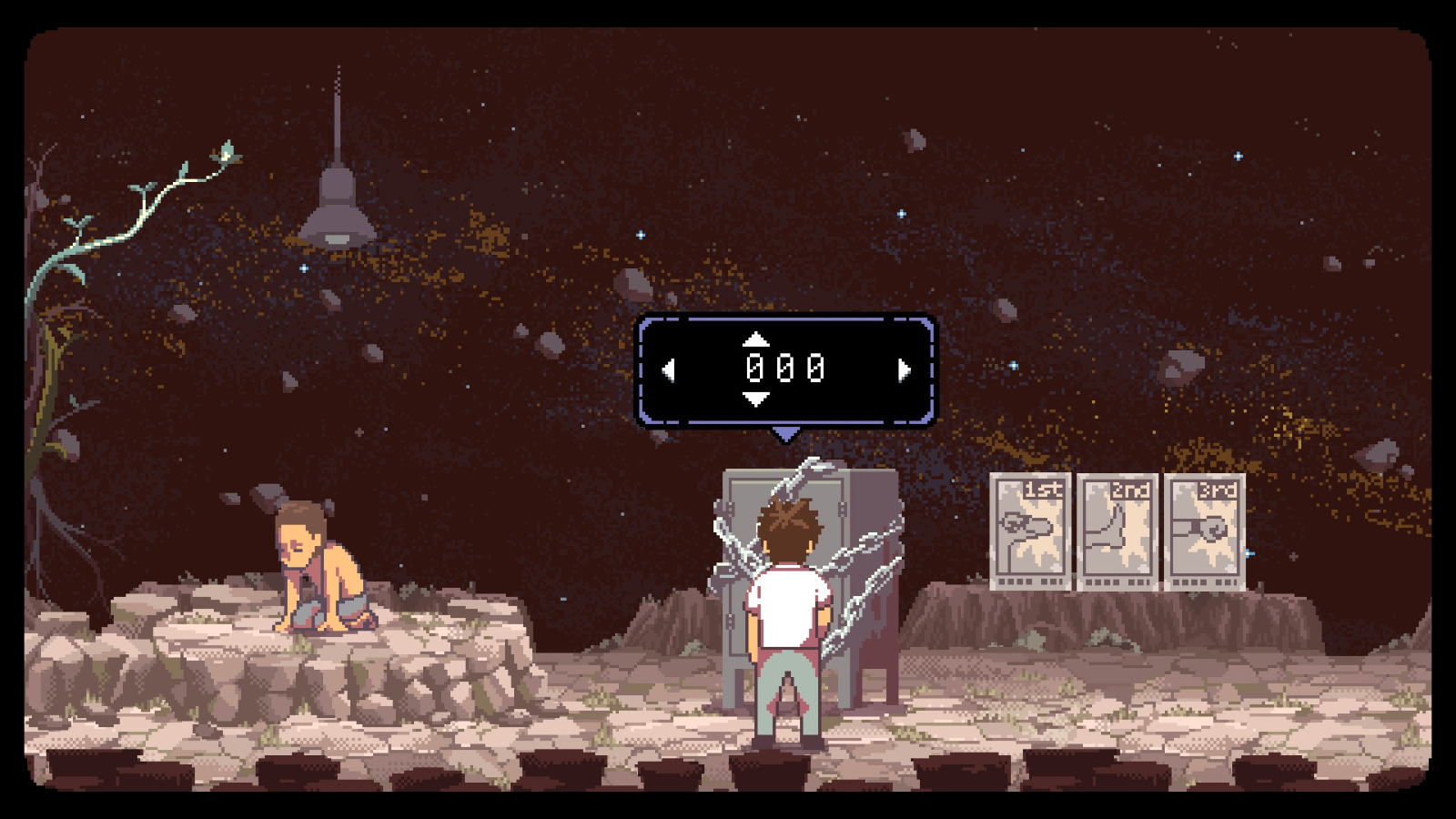
Task: Click the down arrow below the digit
Action: tap(755, 398)
